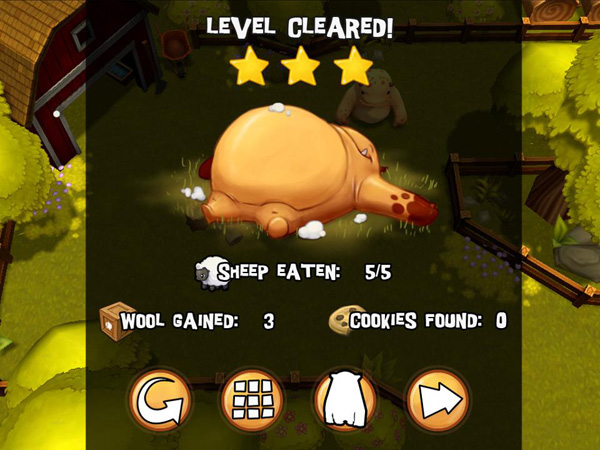Image resolution: width=600 pixels, height=450 pixels.
Task: Continue to next level with arrow button
Action: [x=437, y=400]
